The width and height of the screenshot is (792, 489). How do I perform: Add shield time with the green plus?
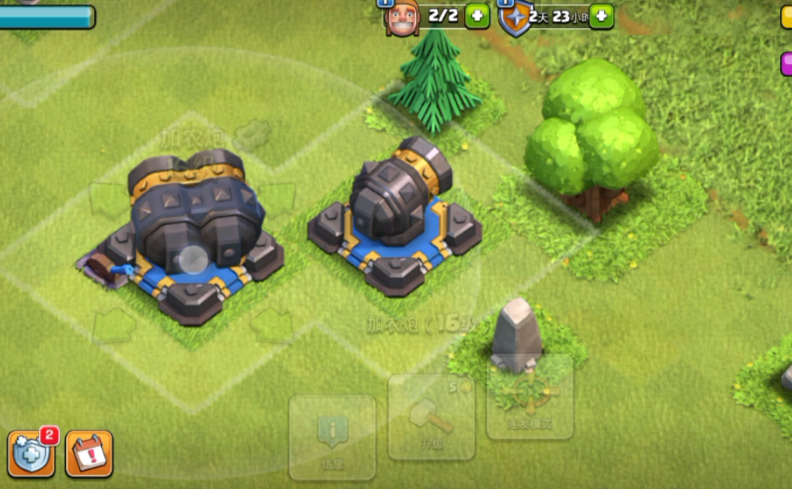point(601,16)
